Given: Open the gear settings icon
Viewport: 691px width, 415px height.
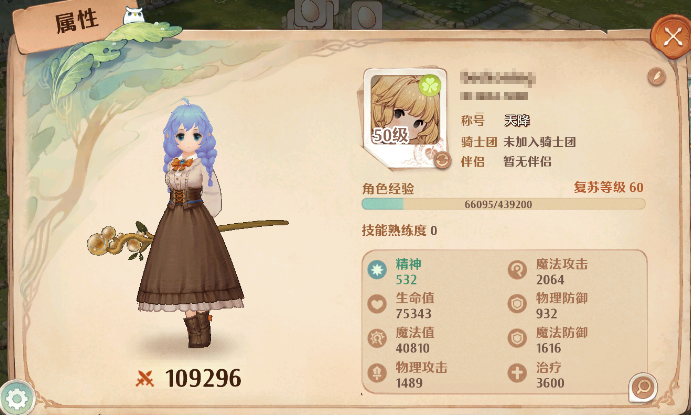Looking at the screenshot, I should point(19,398).
